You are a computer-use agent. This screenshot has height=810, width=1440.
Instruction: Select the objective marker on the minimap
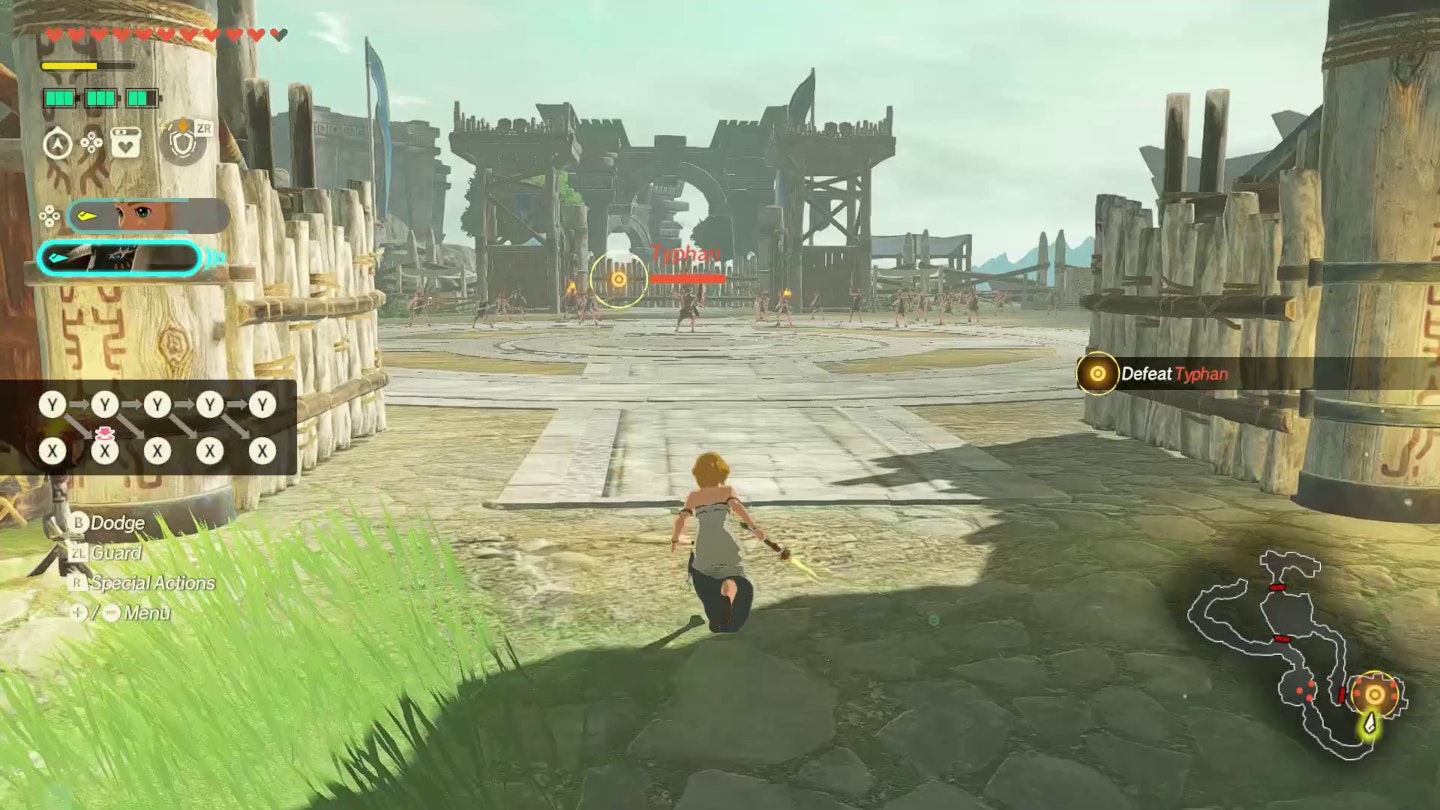[1375, 694]
